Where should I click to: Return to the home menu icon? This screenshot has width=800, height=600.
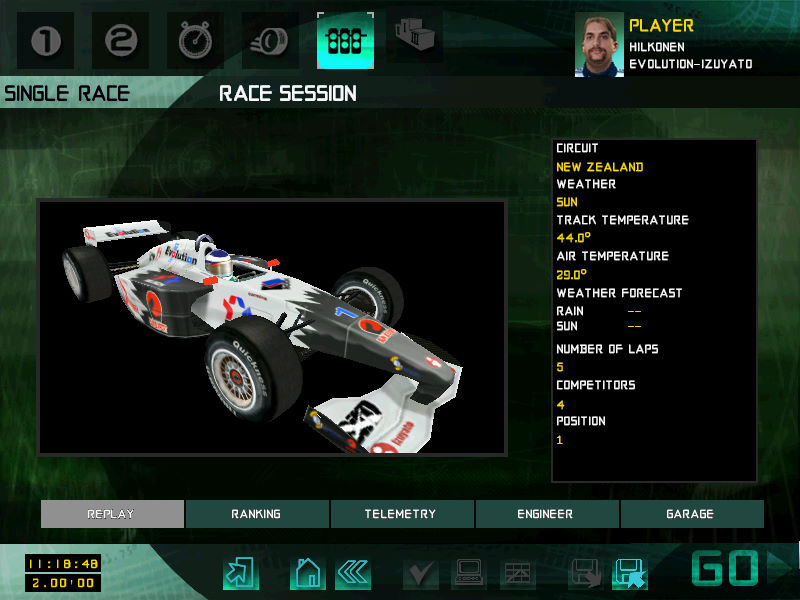pyautogui.click(x=308, y=573)
